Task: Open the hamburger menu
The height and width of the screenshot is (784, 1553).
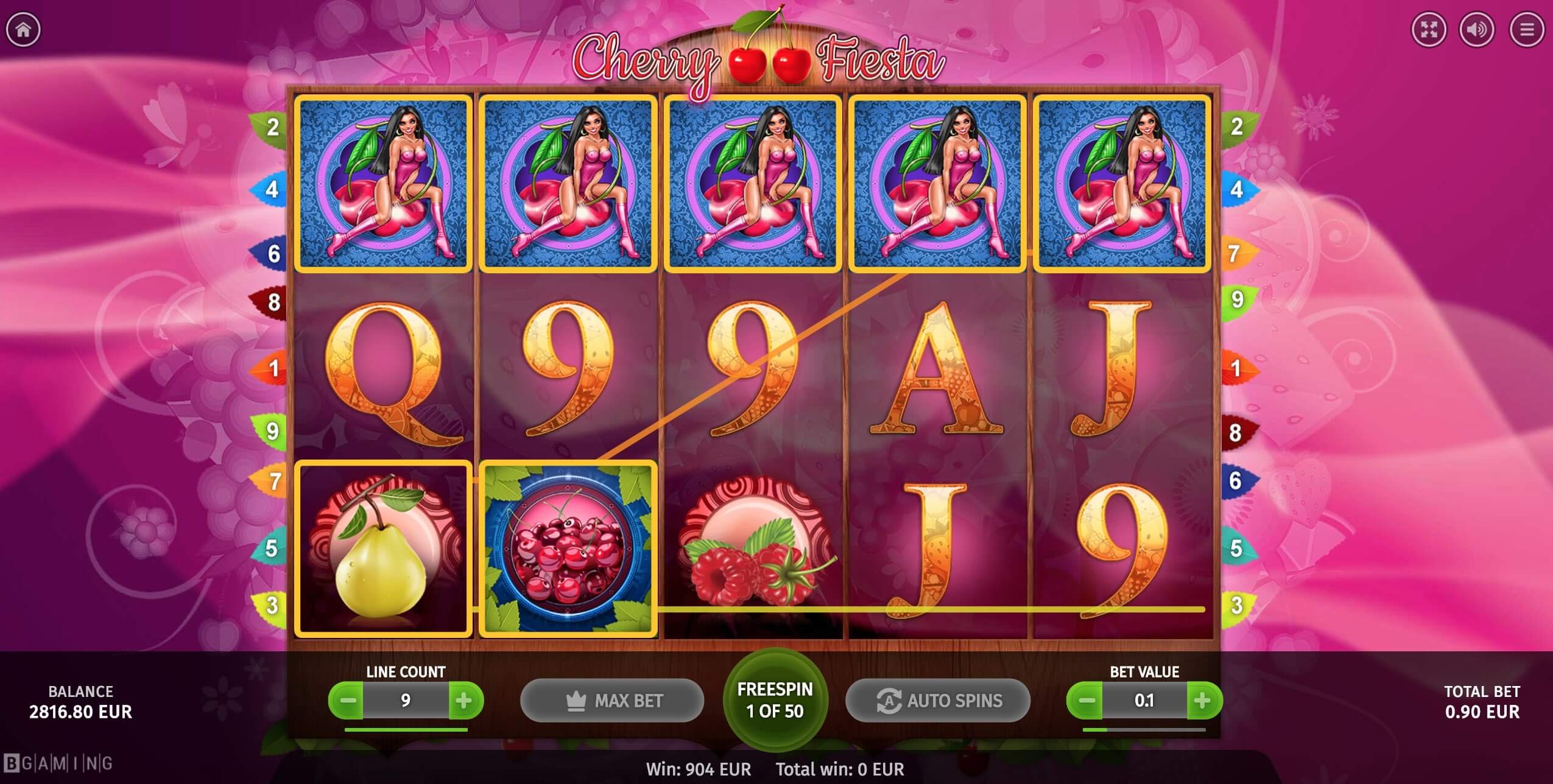Action: (1526, 29)
